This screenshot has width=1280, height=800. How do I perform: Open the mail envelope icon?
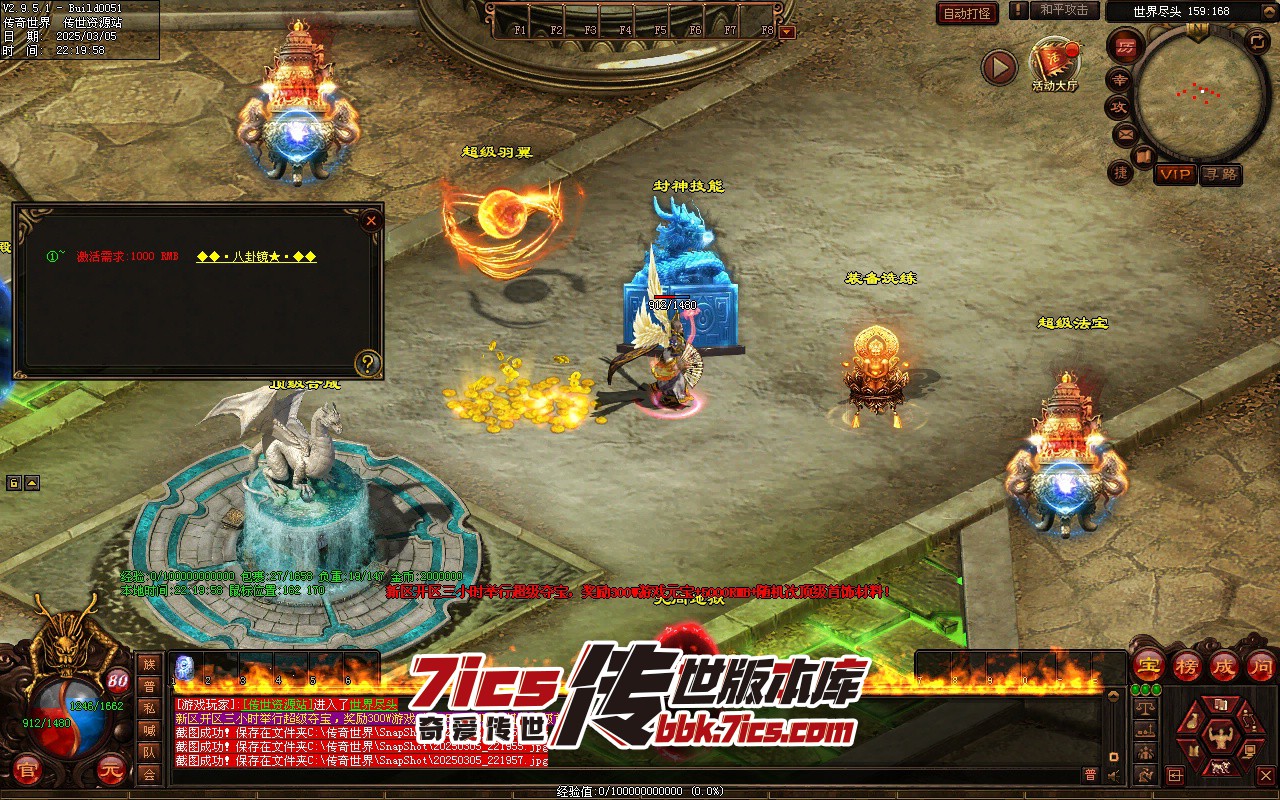pos(1125,133)
